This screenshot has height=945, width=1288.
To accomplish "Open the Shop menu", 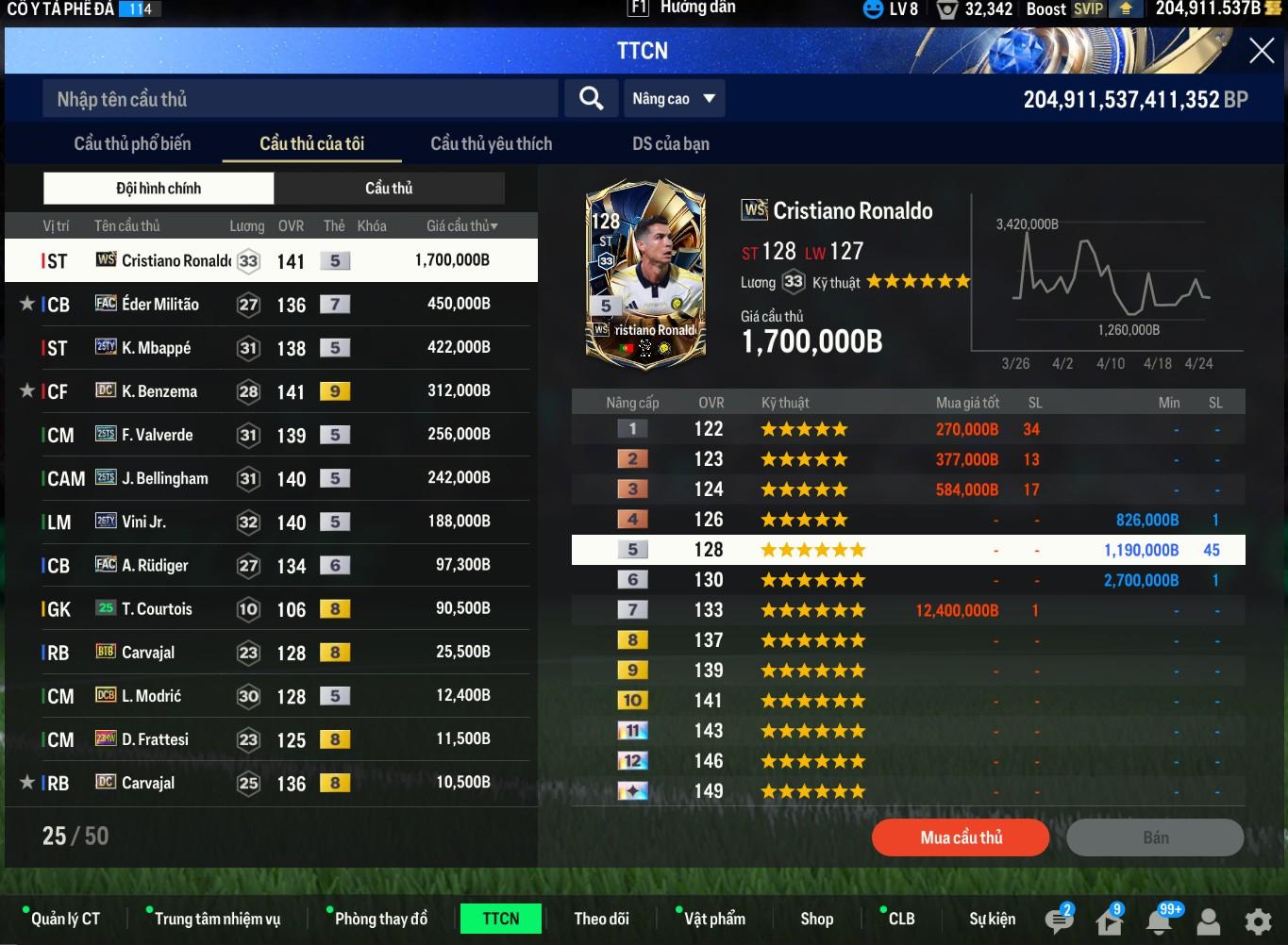I will point(816,919).
